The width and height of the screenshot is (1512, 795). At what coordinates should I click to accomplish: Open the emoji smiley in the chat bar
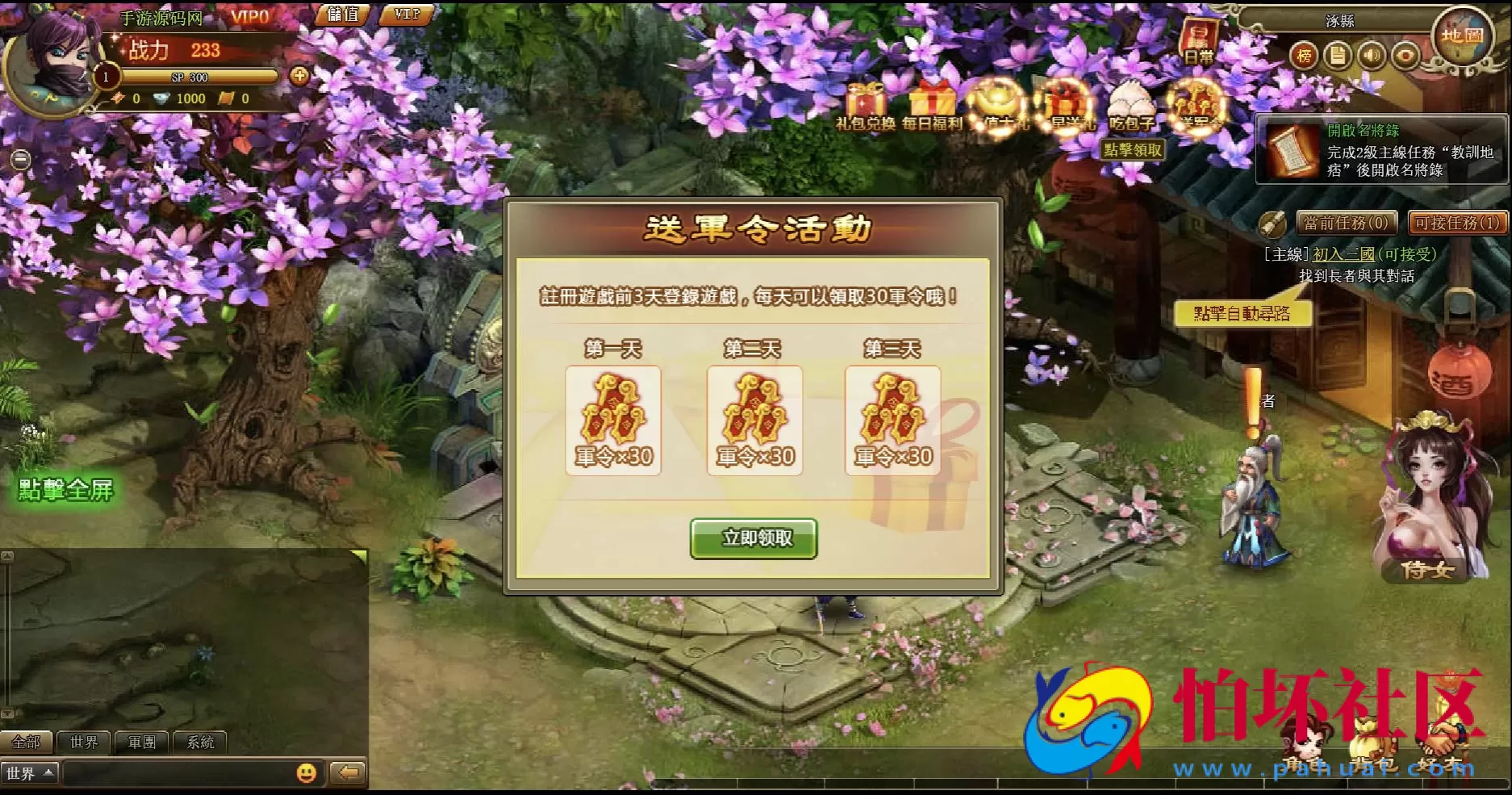(x=307, y=773)
